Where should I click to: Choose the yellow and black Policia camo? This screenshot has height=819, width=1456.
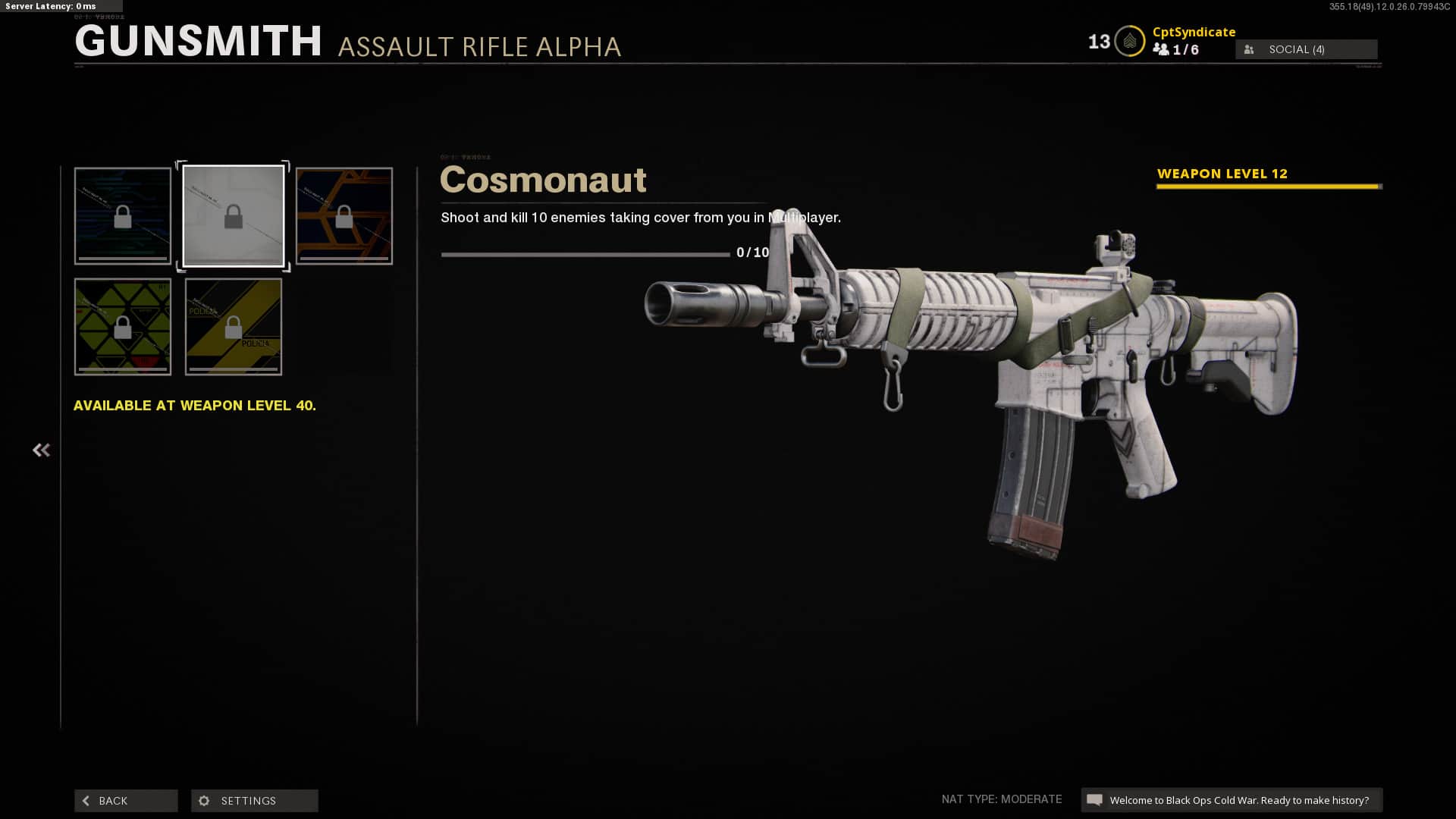tap(234, 327)
